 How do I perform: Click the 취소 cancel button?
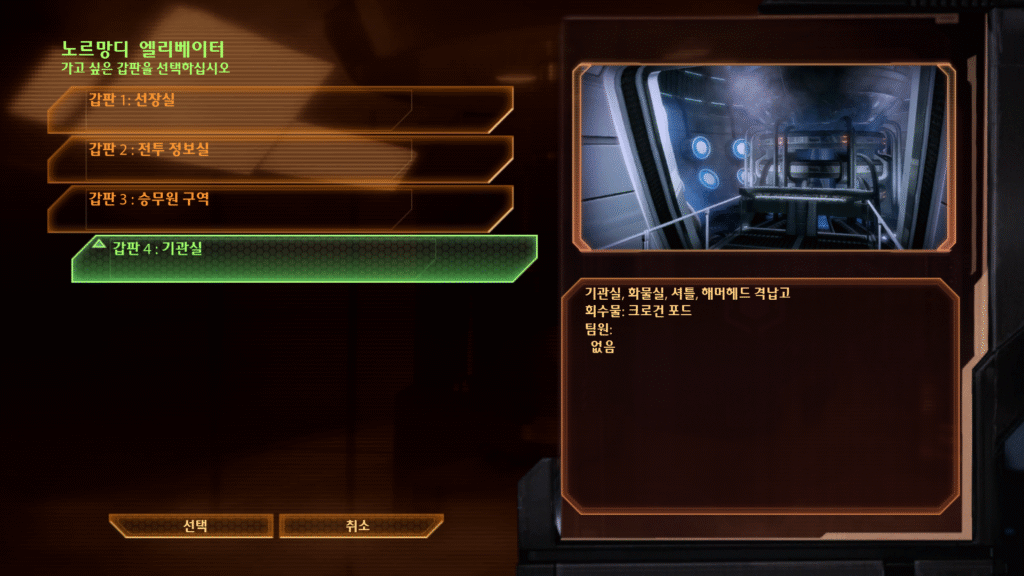pyautogui.click(x=360, y=525)
